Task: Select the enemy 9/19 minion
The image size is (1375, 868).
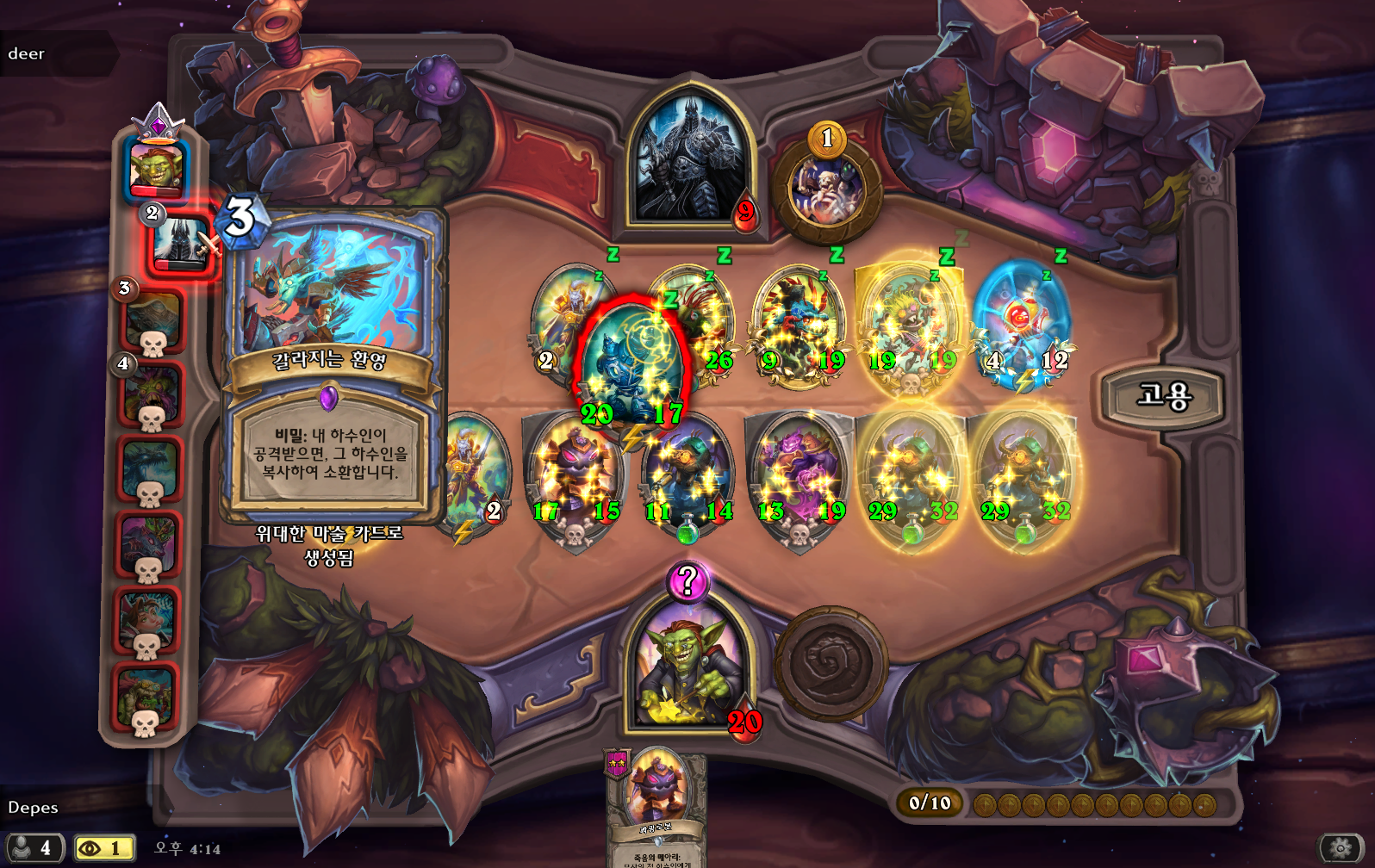Action: 799,325
